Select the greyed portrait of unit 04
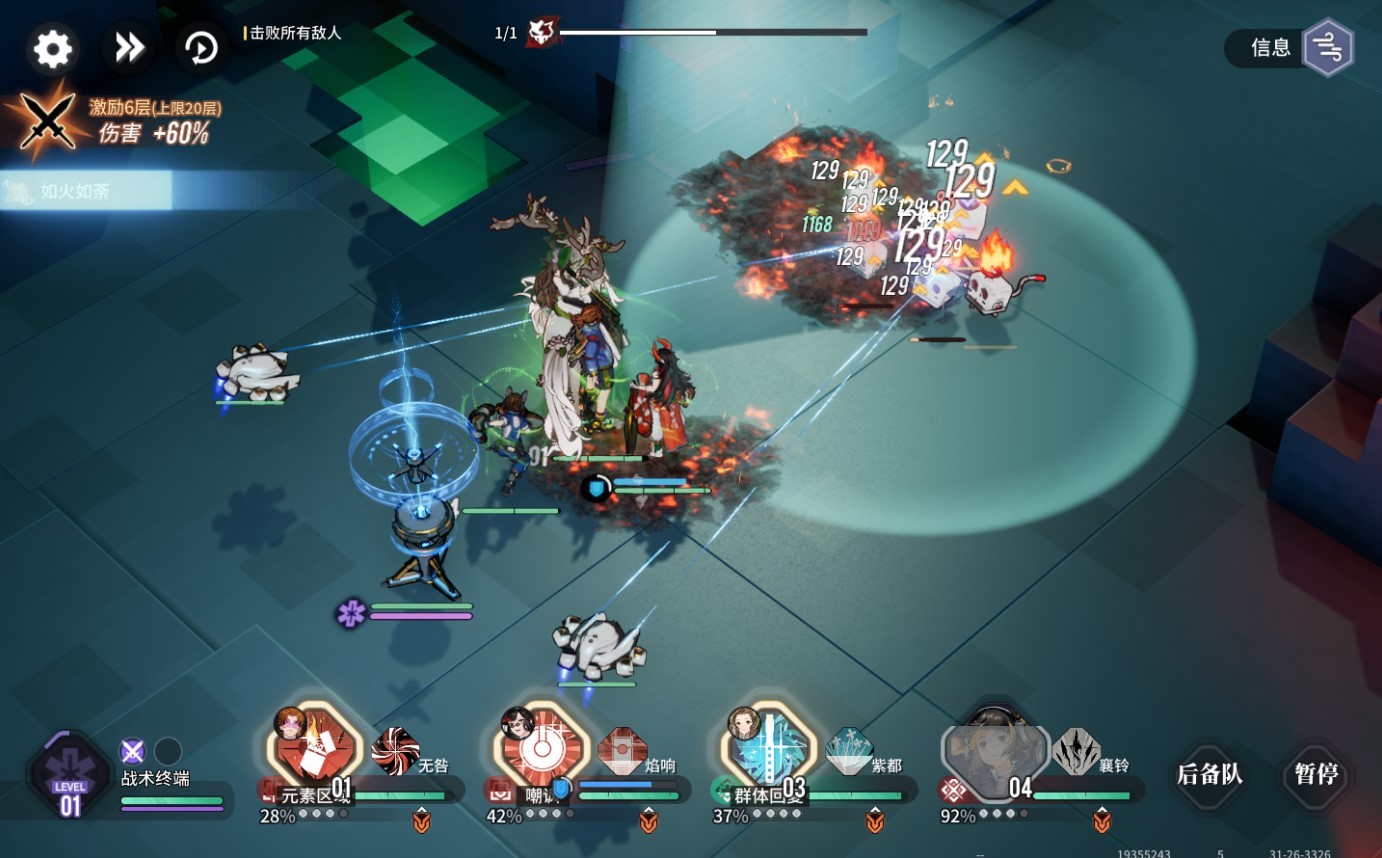This screenshot has height=858, width=1382. pyautogui.click(x=995, y=750)
